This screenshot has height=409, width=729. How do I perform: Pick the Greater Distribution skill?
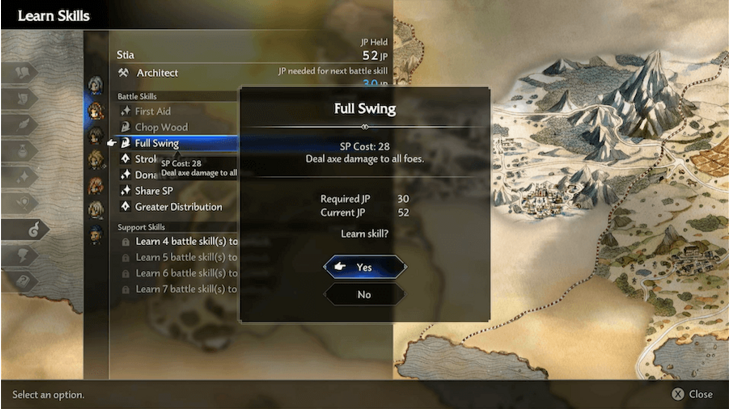[178, 207]
